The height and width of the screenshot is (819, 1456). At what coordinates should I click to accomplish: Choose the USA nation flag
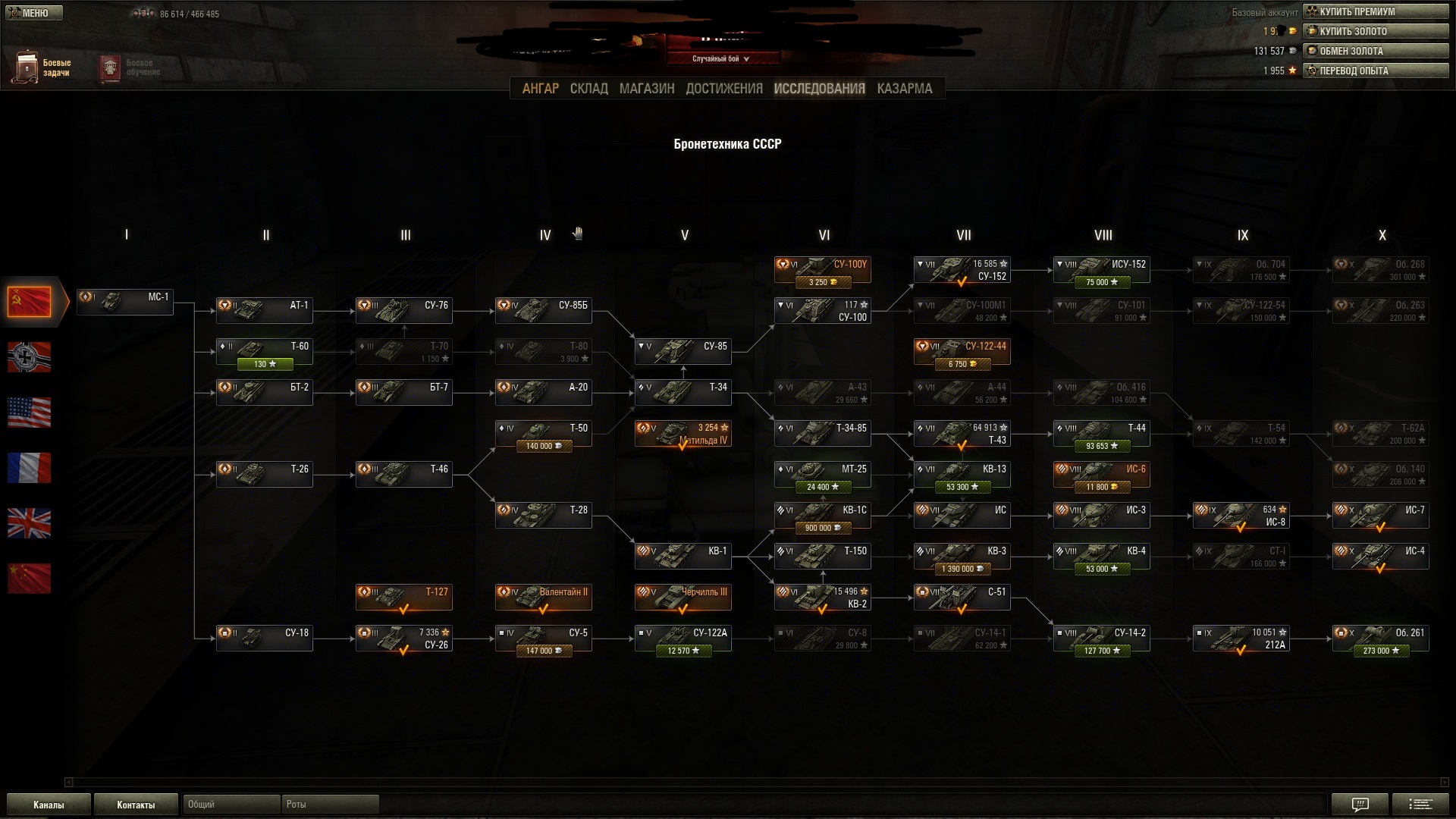point(30,413)
